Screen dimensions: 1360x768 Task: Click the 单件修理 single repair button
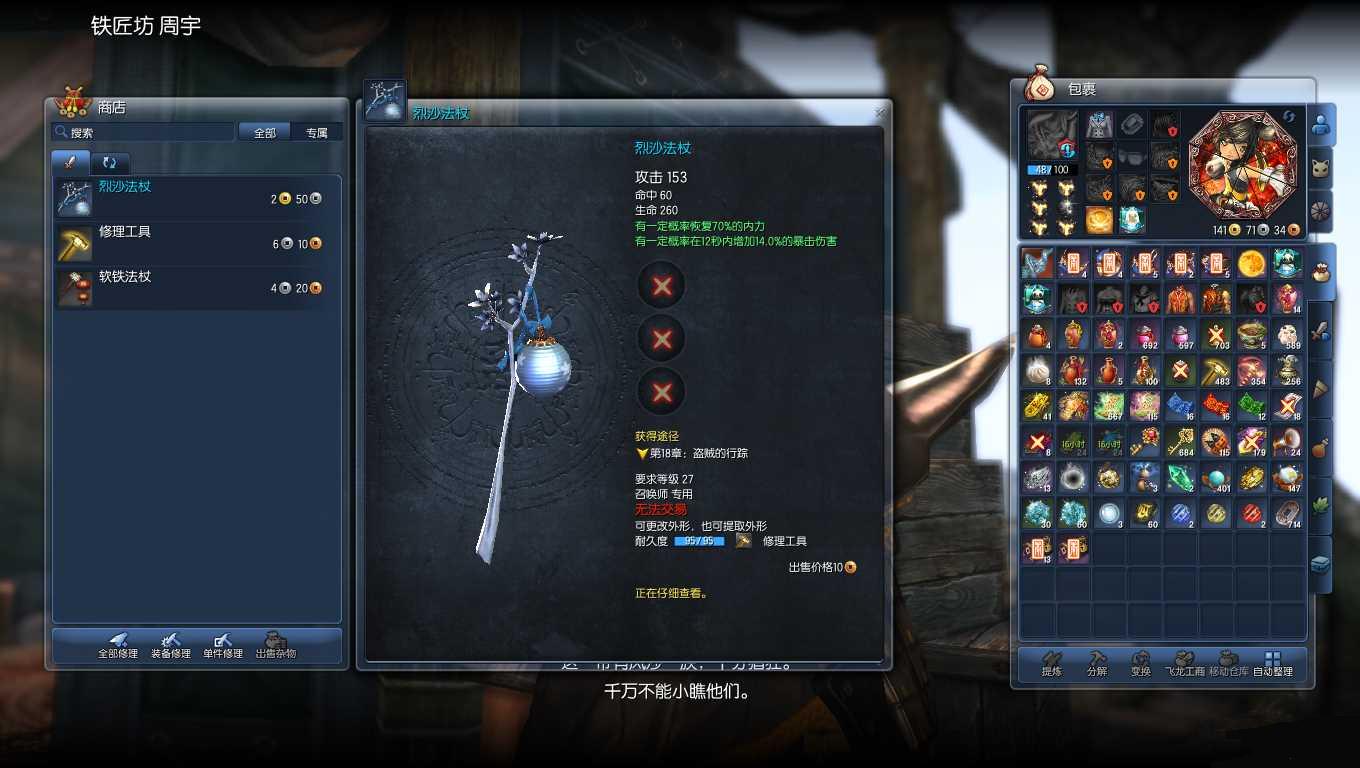tap(222, 648)
